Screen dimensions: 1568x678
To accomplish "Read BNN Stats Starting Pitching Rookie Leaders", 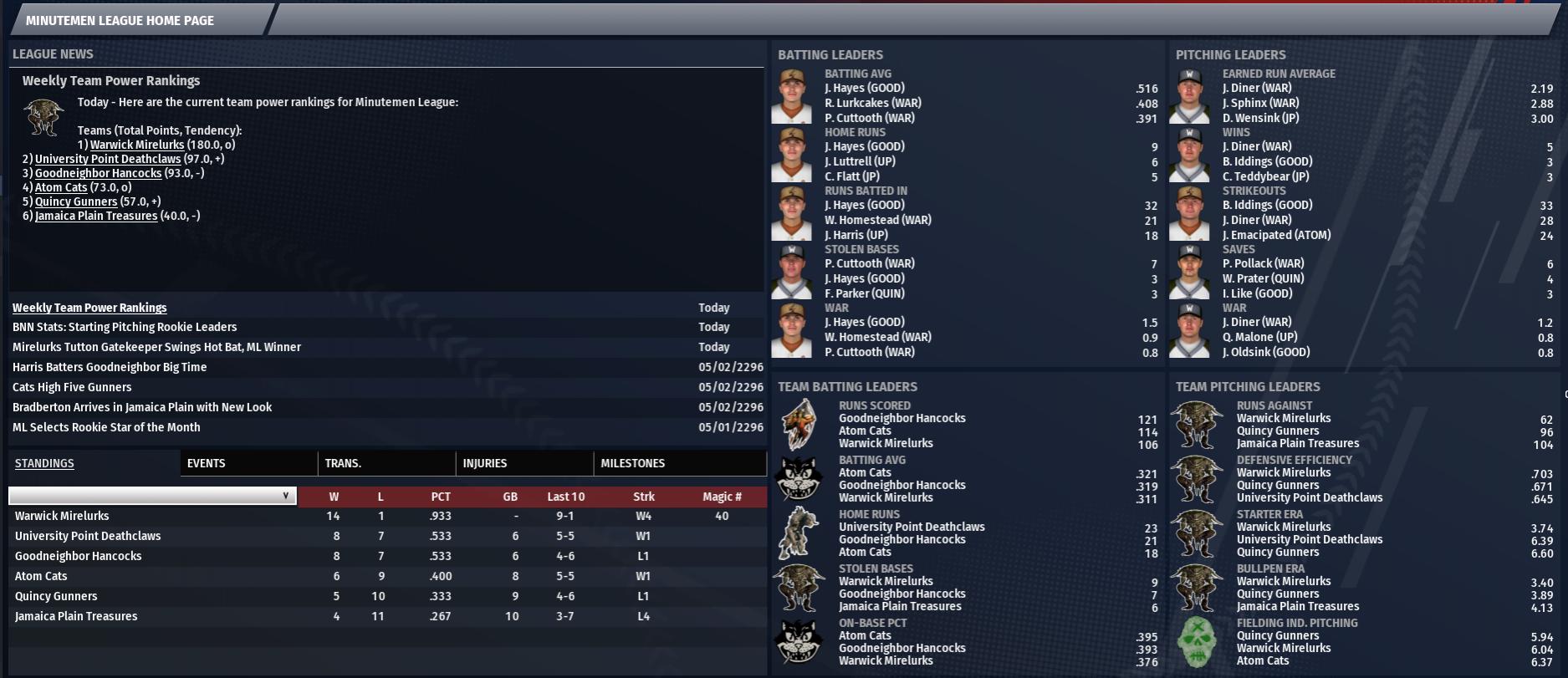I will [x=124, y=327].
